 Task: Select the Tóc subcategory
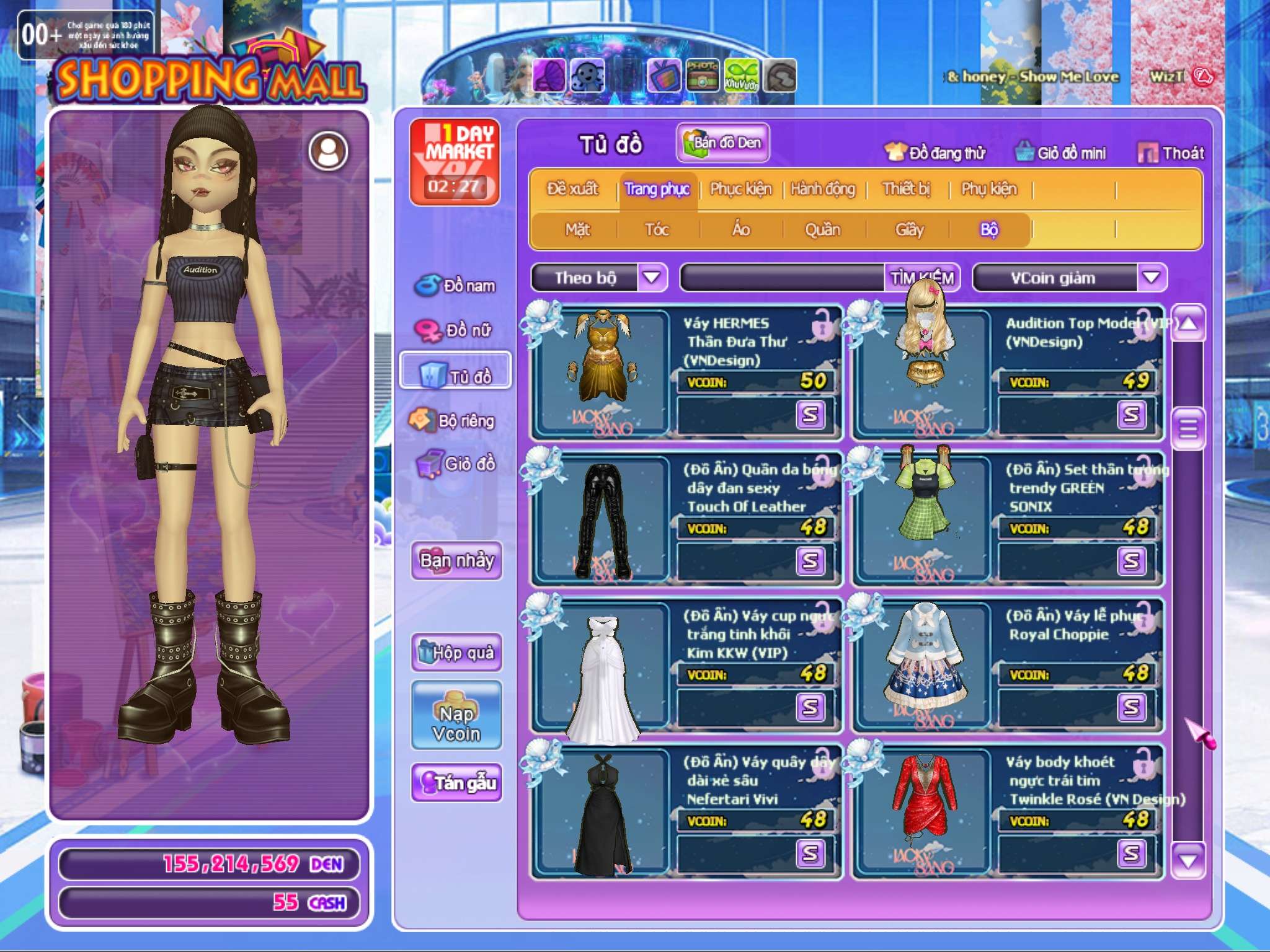point(657,230)
